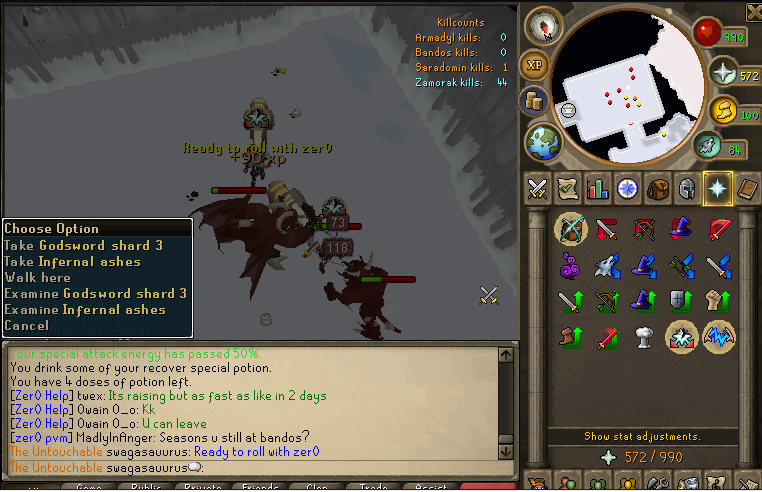The width and height of the screenshot is (762, 492).
Task: Open the world map globe
Action: coord(544,140)
